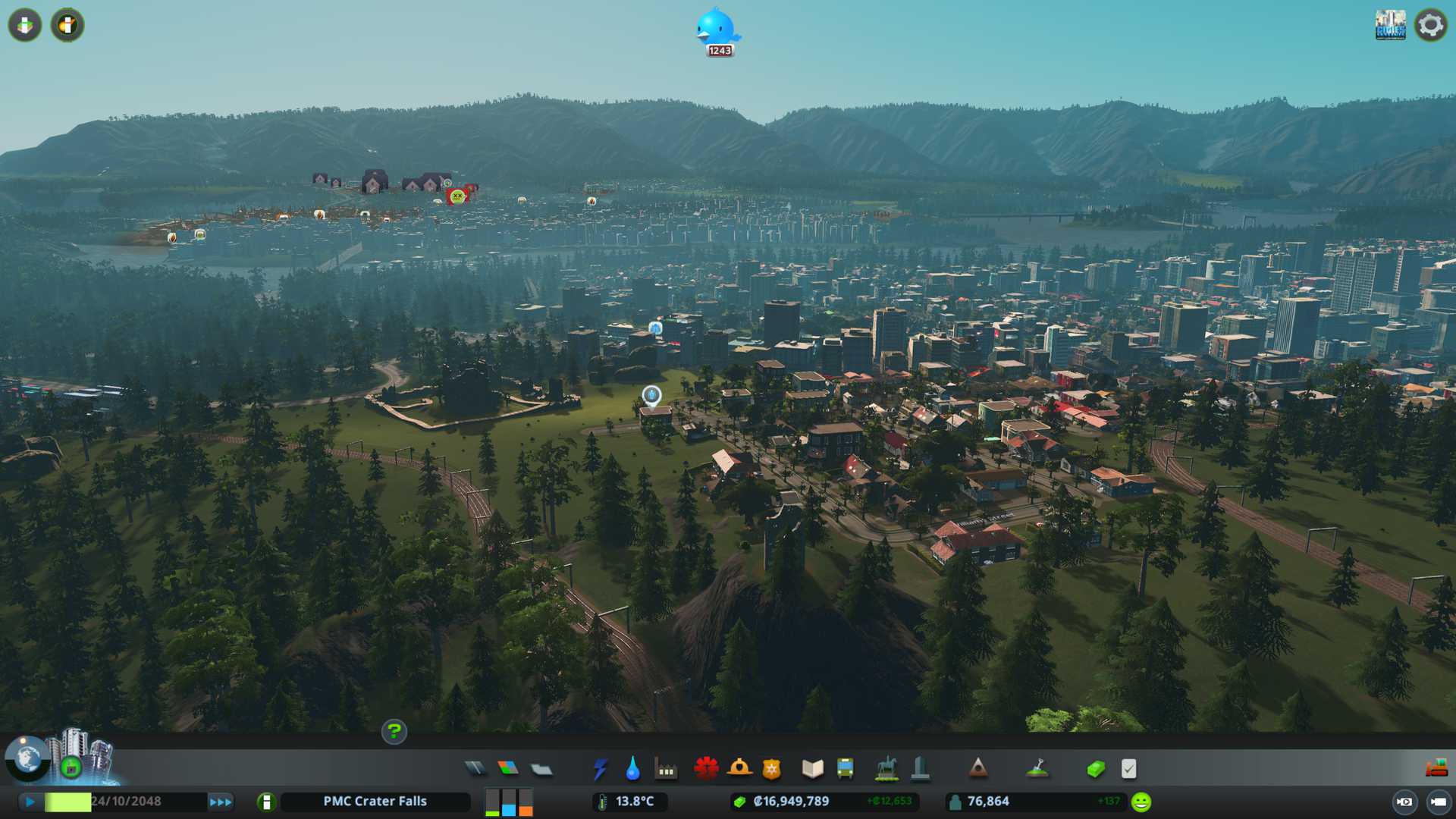This screenshot has width=1456, height=819.
Task: Open the Water and Sewage menu
Action: tap(632, 769)
